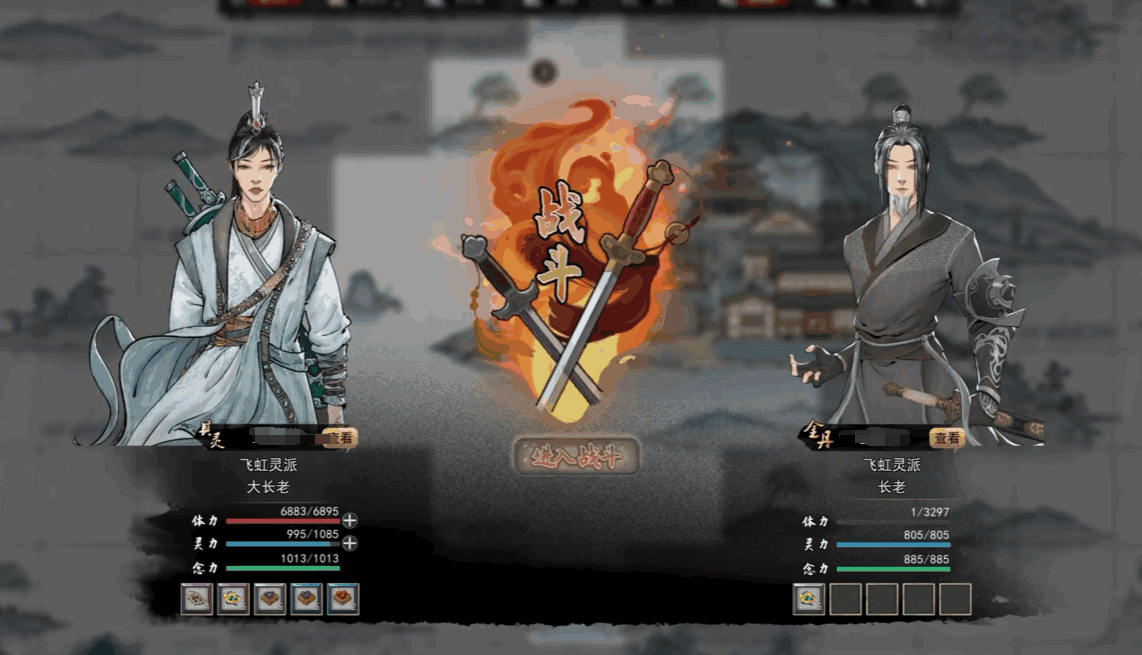Click the plus button beside the 灵力 bar
Image resolution: width=1142 pixels, height=655 pixels.
(x=350, y=543)
